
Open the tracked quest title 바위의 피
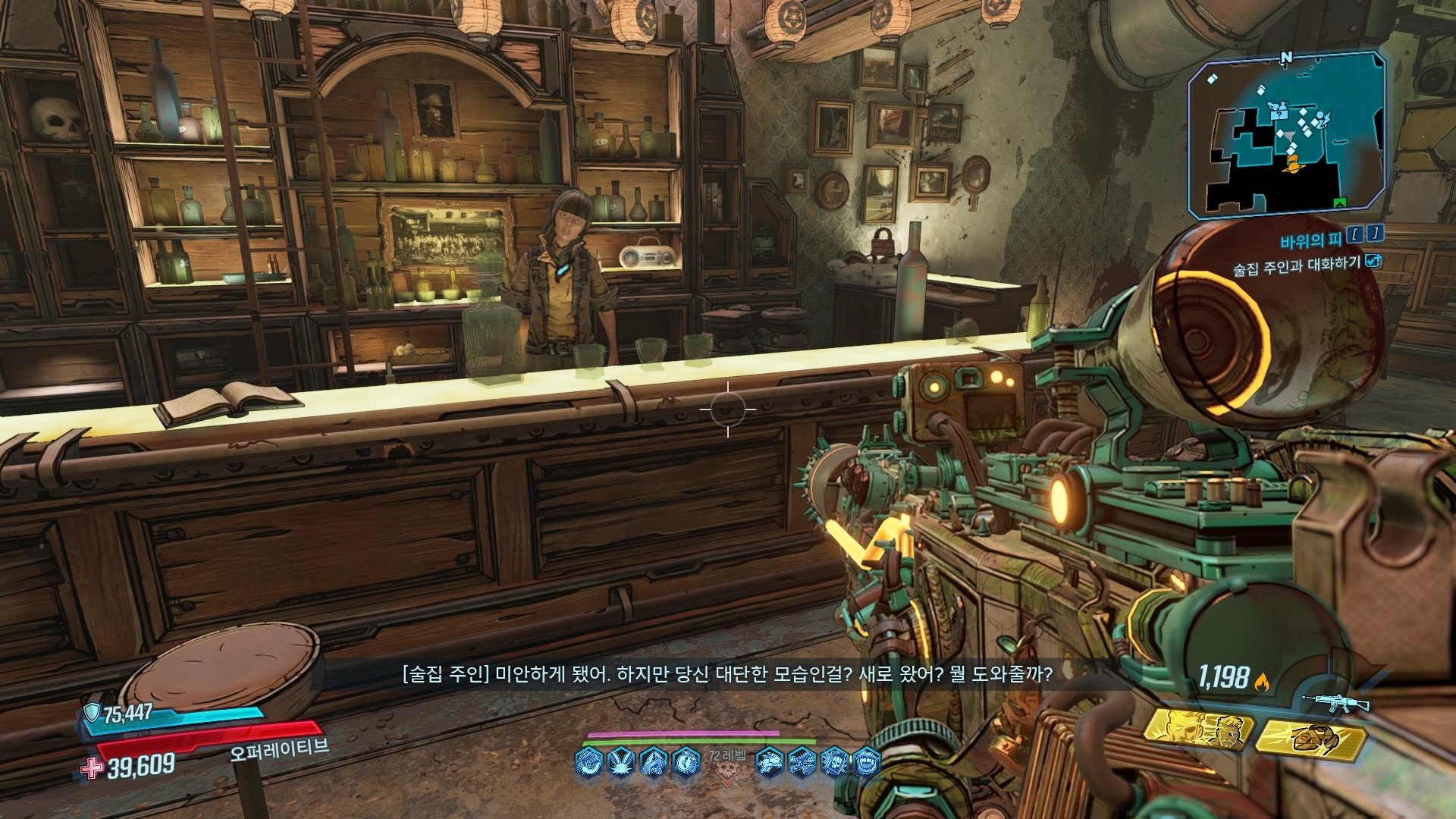tap(1310, 241)
